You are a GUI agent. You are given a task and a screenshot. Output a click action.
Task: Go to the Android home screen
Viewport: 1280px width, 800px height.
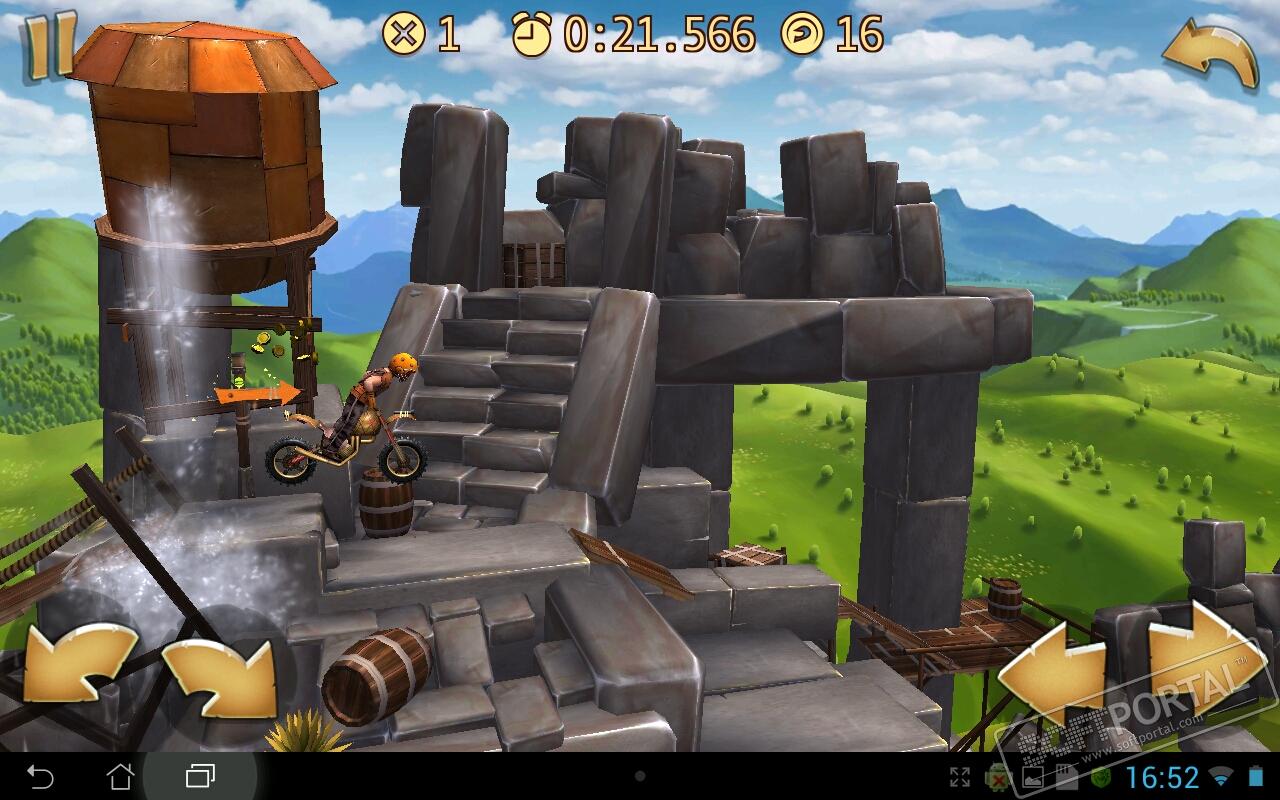(120, 776)
